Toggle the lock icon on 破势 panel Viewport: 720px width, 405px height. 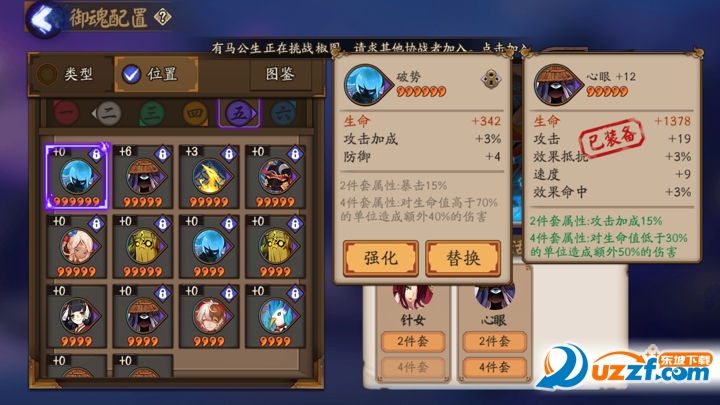(x=490, y=80)
